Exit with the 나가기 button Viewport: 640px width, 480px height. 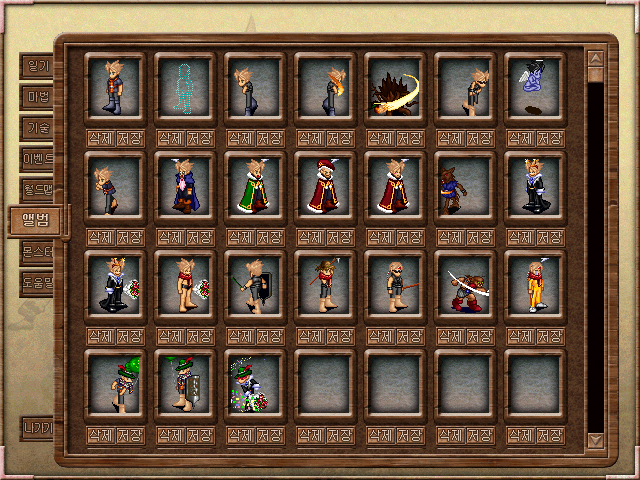click(x=37, y=429)
